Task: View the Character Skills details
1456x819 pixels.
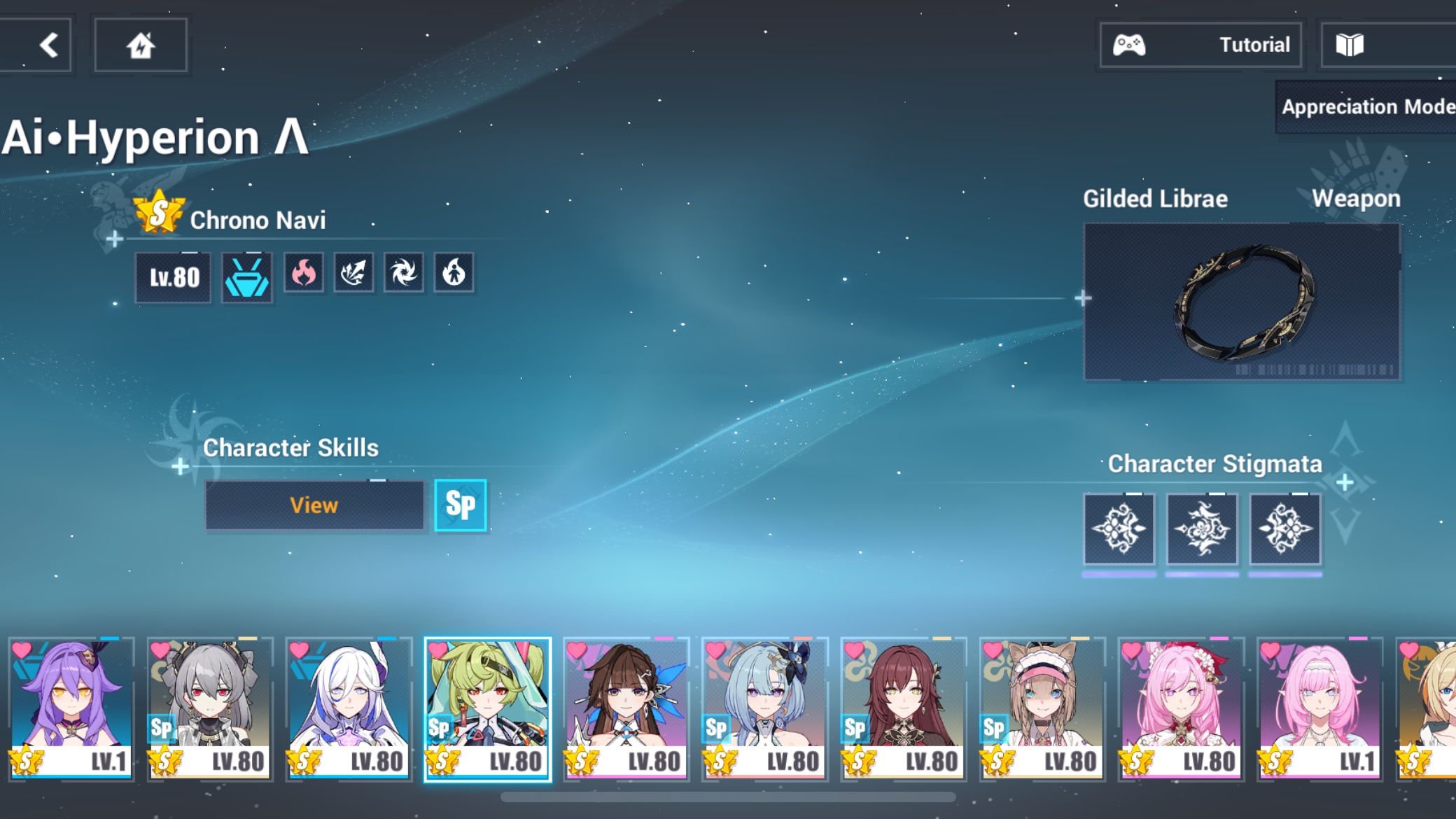Action: (x=314, y=505)
